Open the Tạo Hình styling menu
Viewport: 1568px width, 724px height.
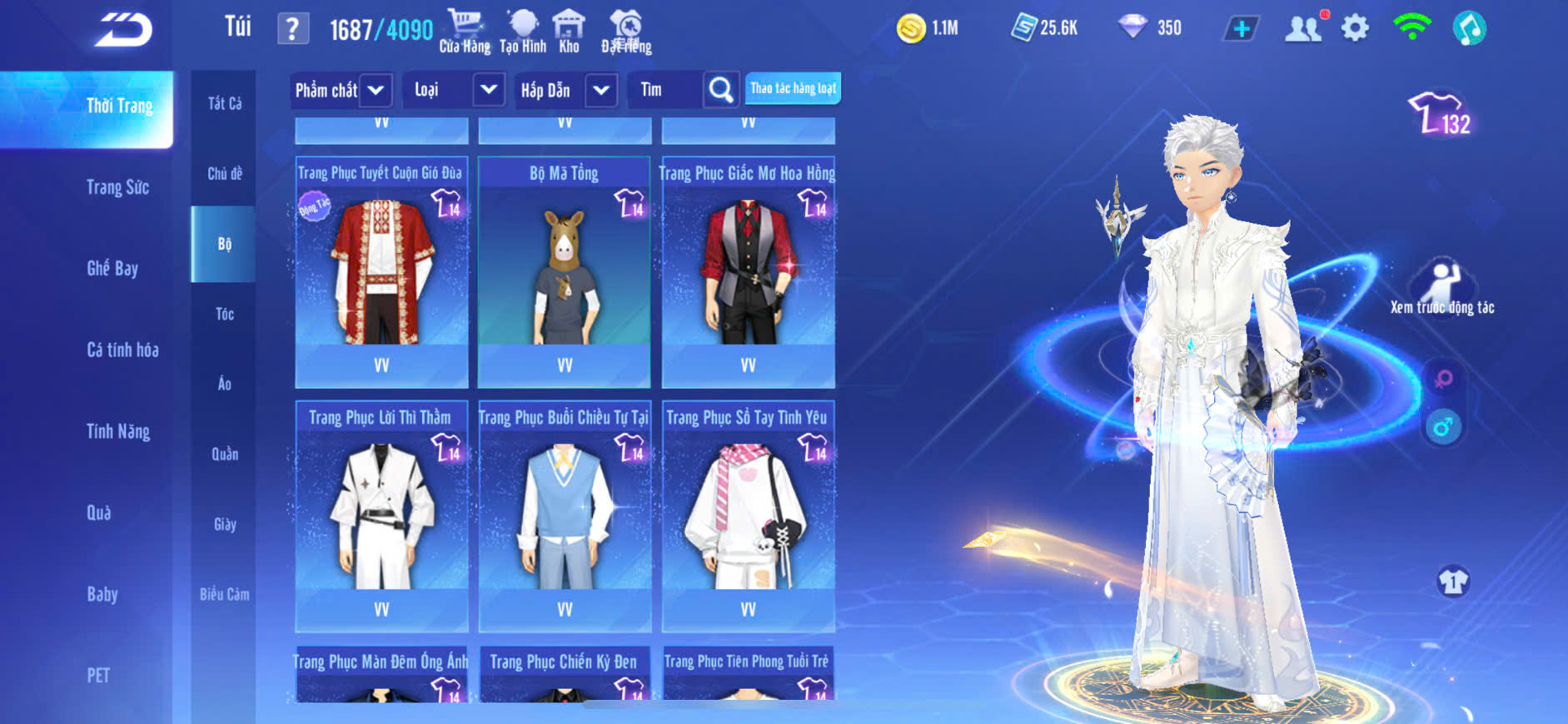click(x=523, y=32)
